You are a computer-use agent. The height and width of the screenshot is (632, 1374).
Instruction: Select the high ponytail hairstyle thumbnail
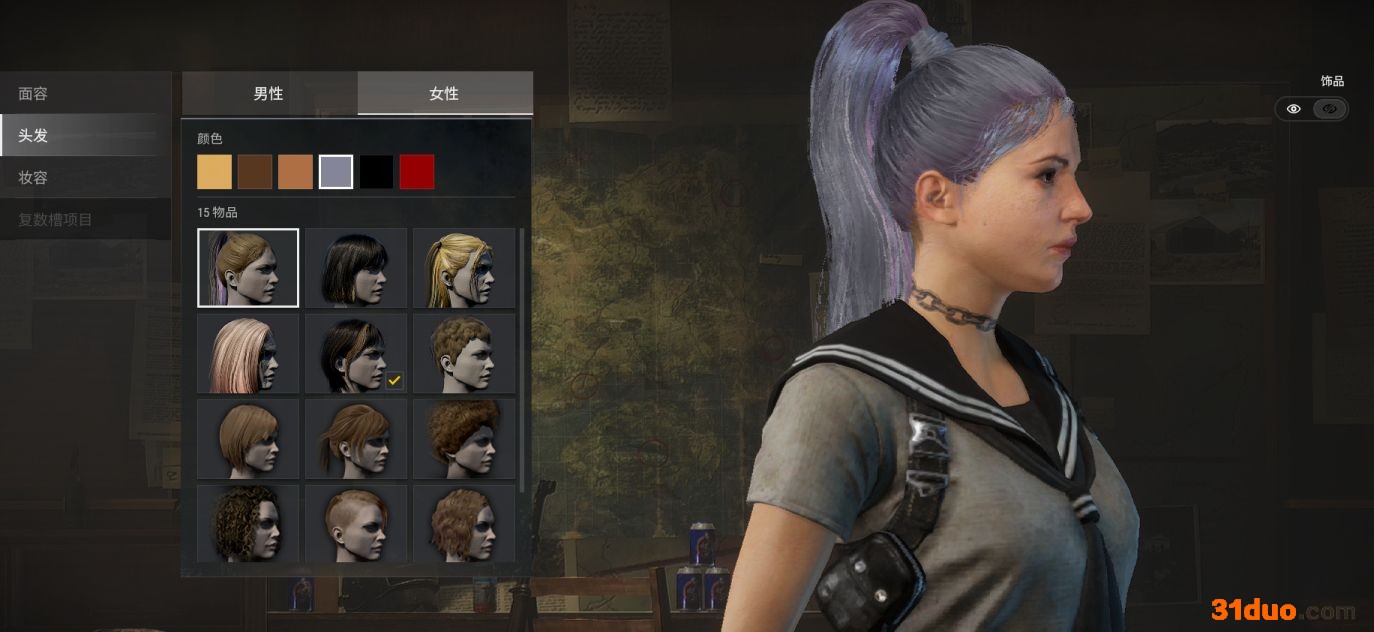[248, 267]
